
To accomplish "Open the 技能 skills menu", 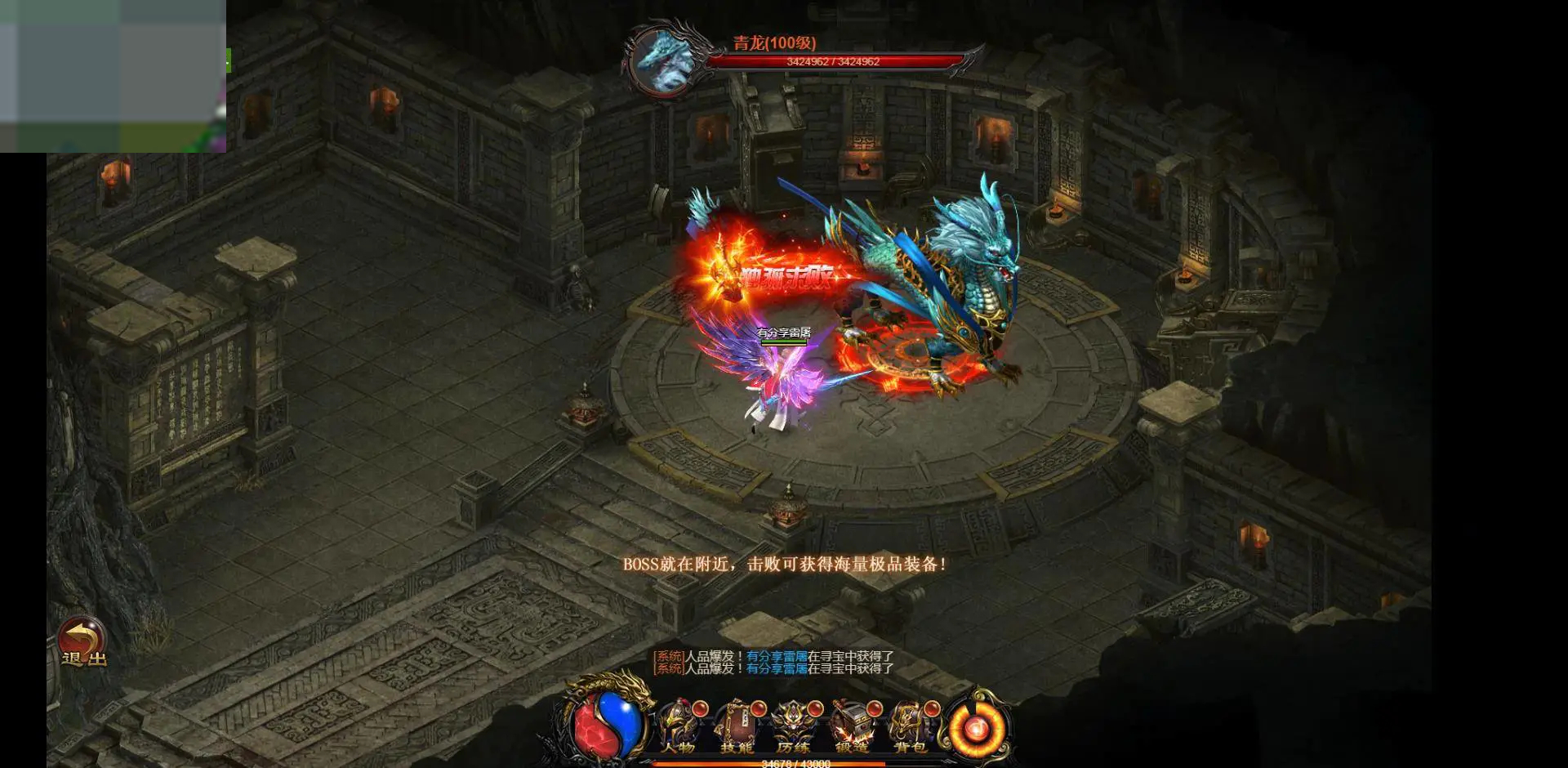I will (x=736, y=727).
